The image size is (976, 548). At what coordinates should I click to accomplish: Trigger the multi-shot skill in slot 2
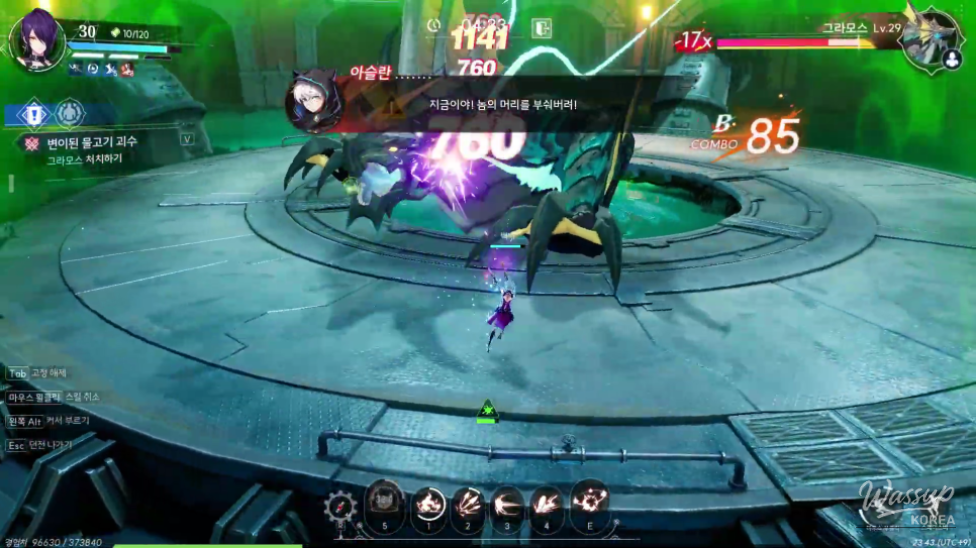(x=468, y=502)
